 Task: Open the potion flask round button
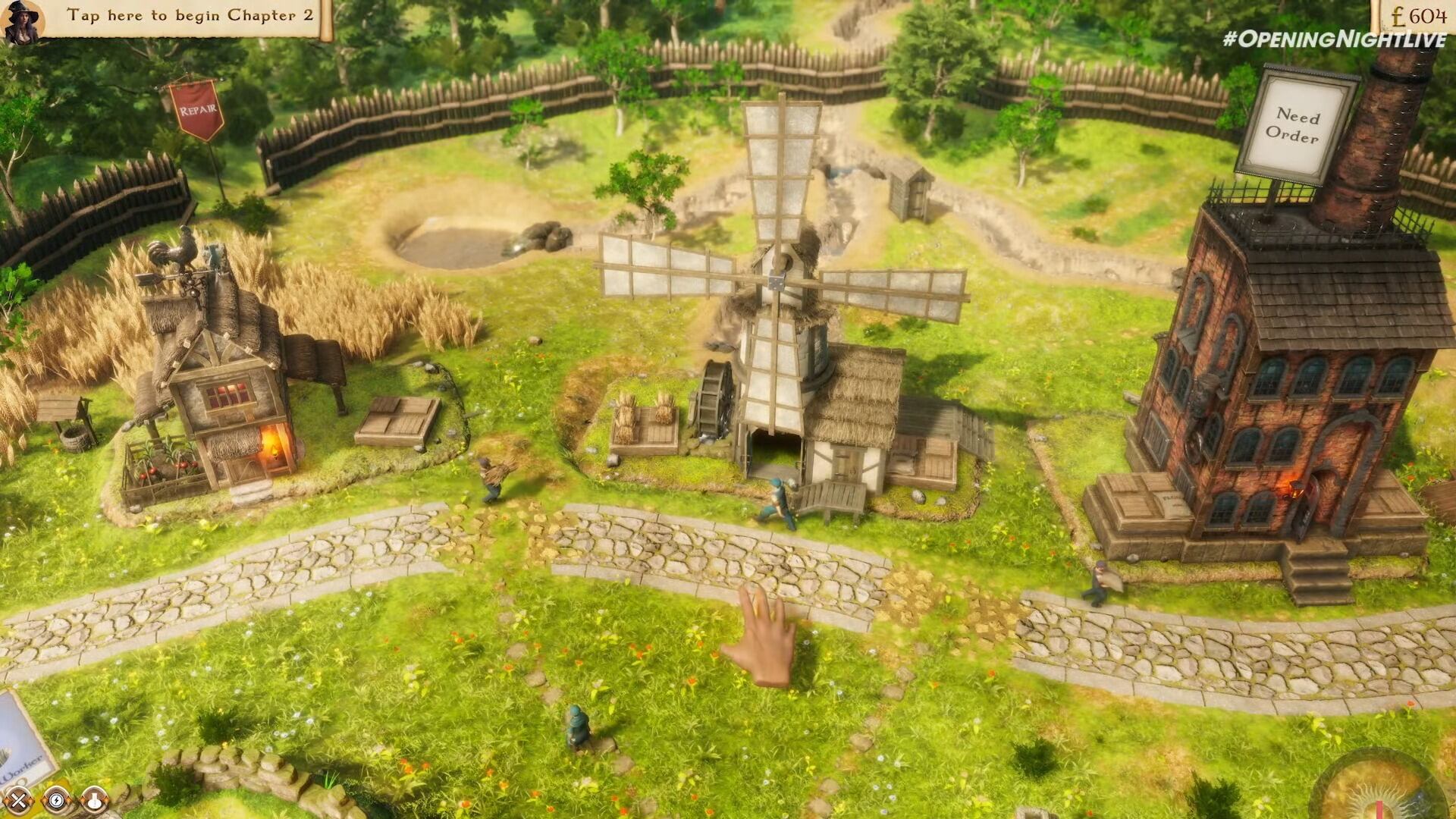coord(93,799)
